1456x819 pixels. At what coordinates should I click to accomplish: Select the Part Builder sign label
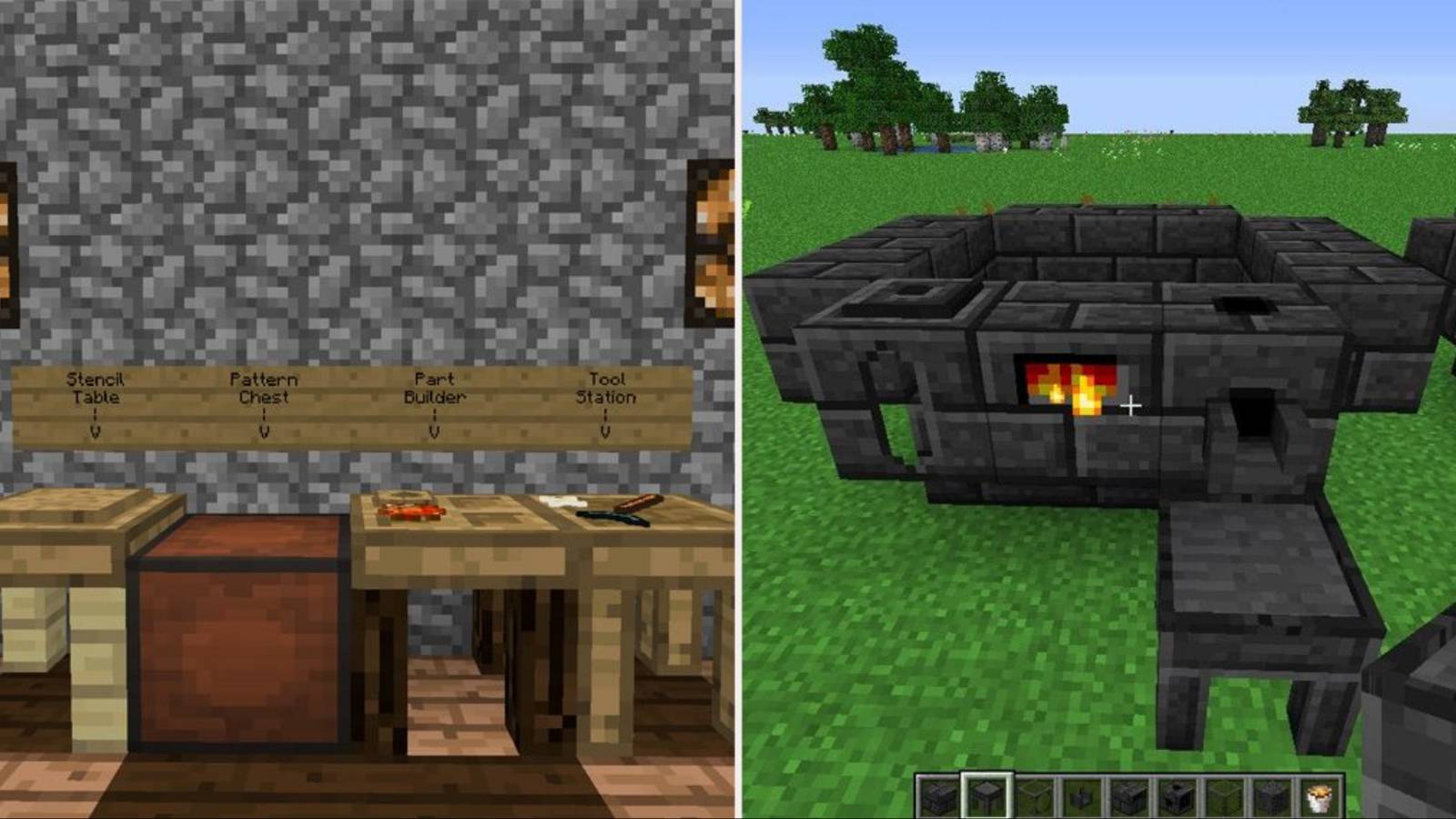[x=437, y=387]
